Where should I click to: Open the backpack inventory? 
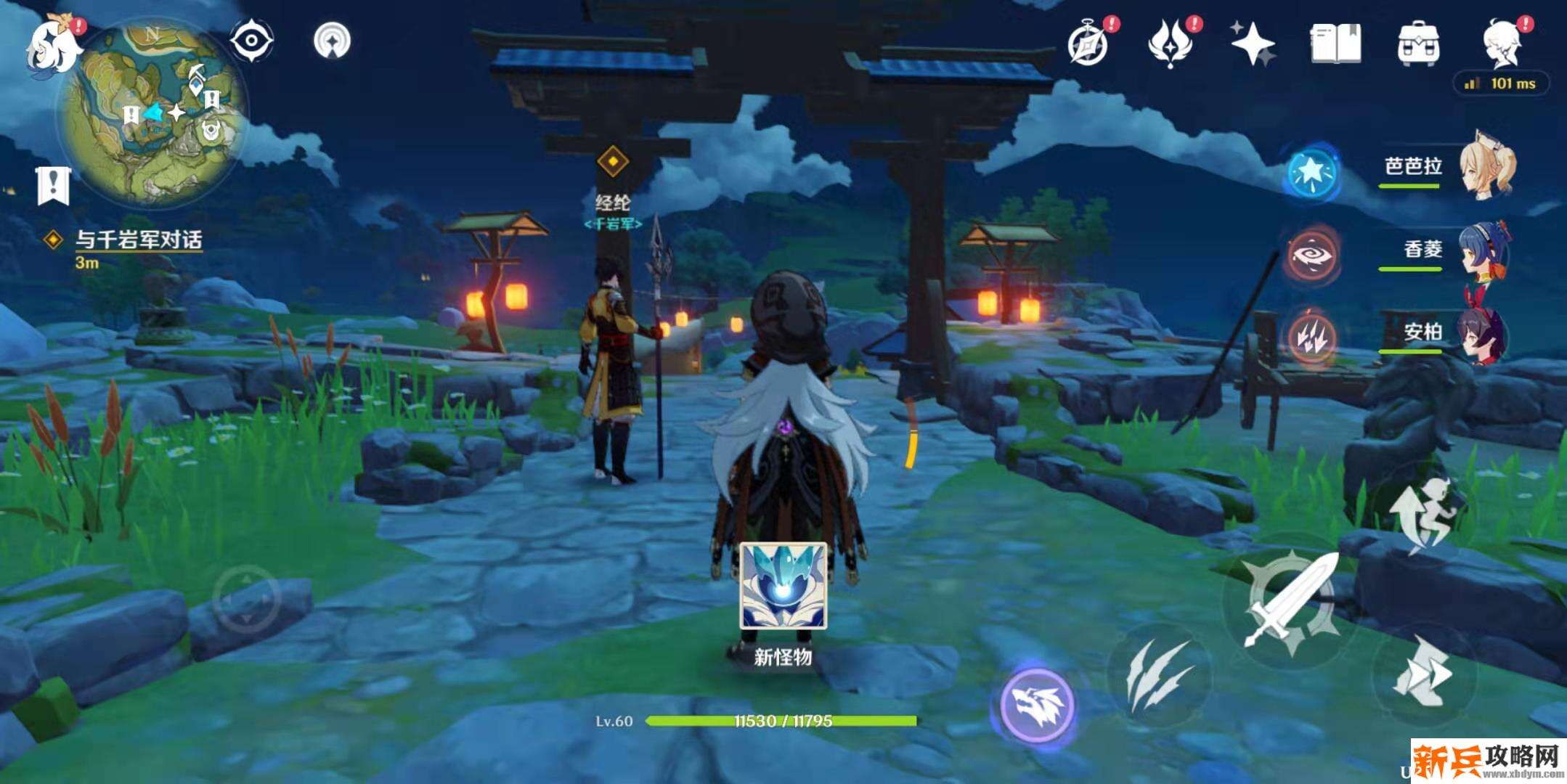(1418, 44)
